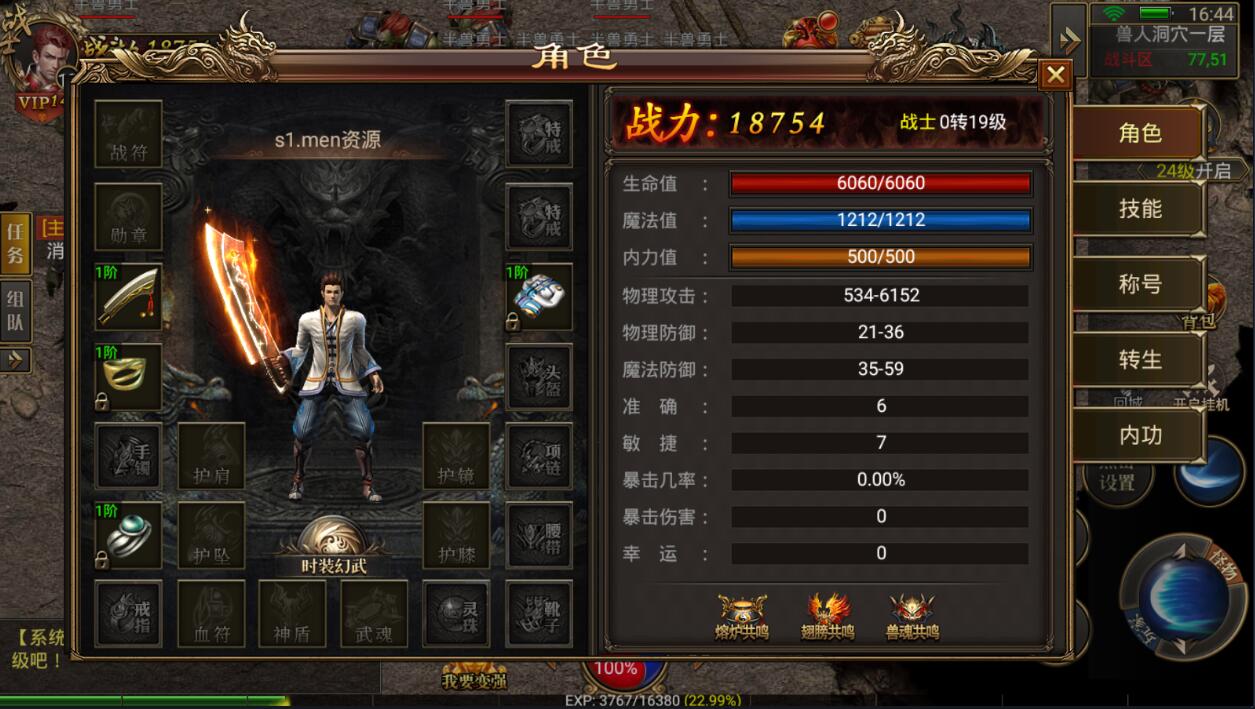Viewport: 1255px width, 709px height.
Task: Switch to the 技能 tab
Action: click(1139, 209)
